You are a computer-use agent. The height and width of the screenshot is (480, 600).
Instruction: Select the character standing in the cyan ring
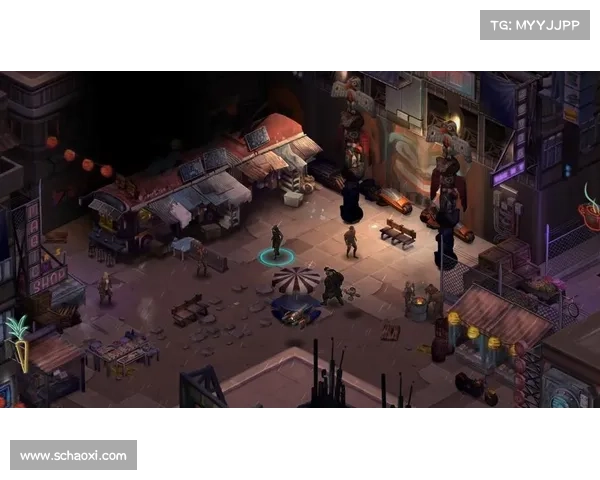click(277, 243)
